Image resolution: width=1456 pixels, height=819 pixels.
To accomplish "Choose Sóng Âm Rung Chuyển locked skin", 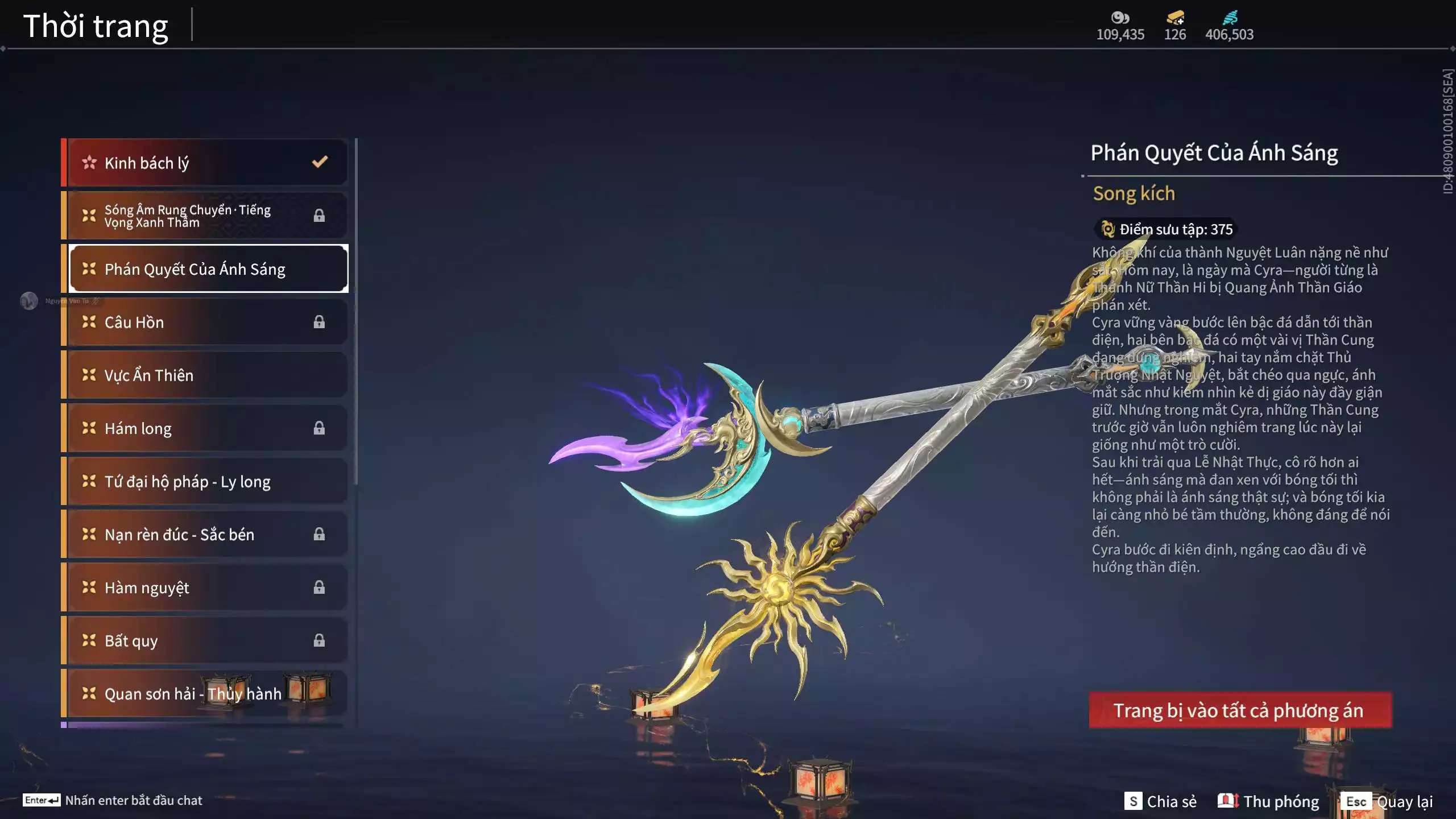I will (205, 216).
